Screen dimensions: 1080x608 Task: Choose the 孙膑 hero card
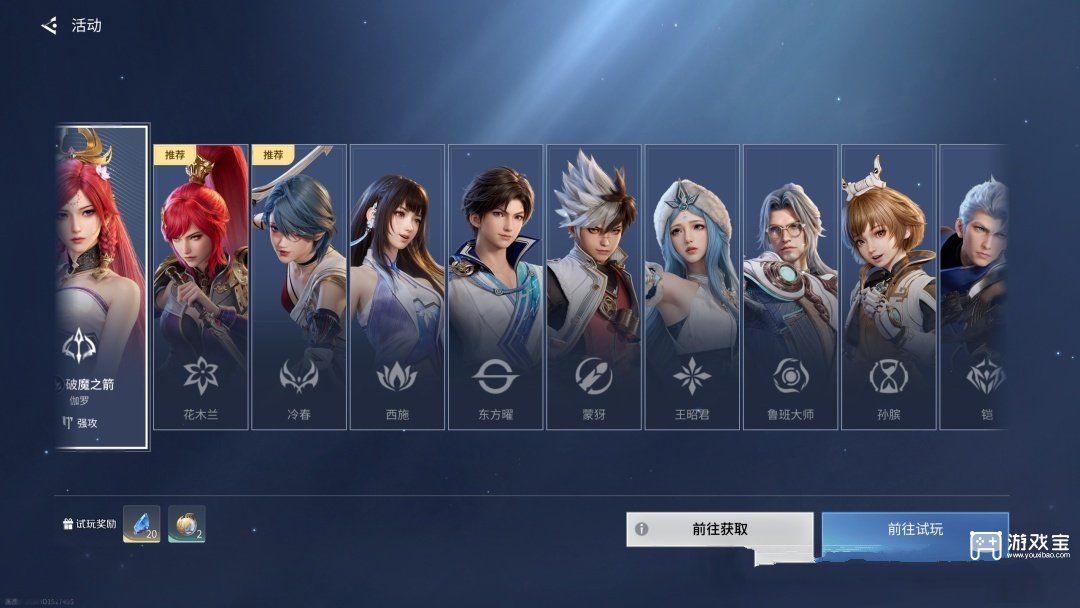pos(888,286)
